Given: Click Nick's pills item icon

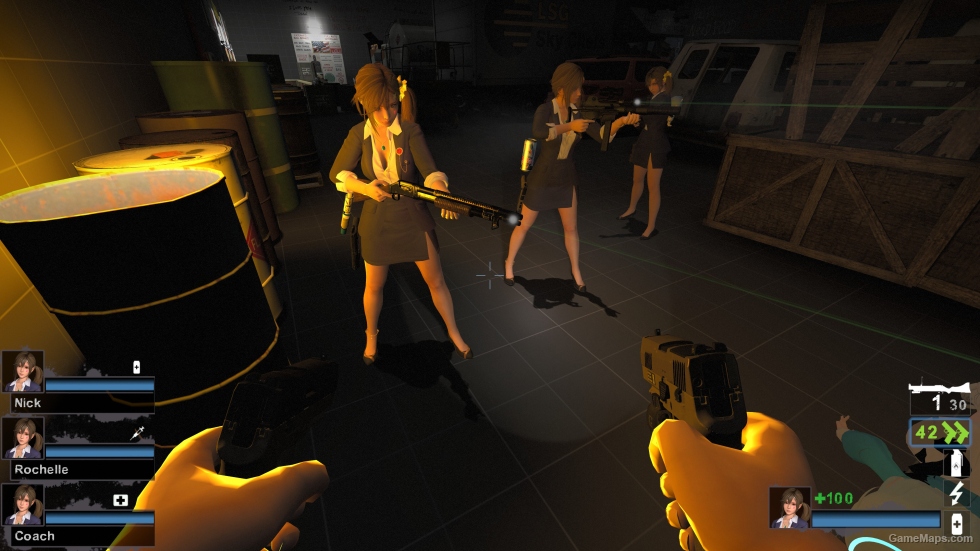Looking at the screenshot, I should click(x=137, y=366).
